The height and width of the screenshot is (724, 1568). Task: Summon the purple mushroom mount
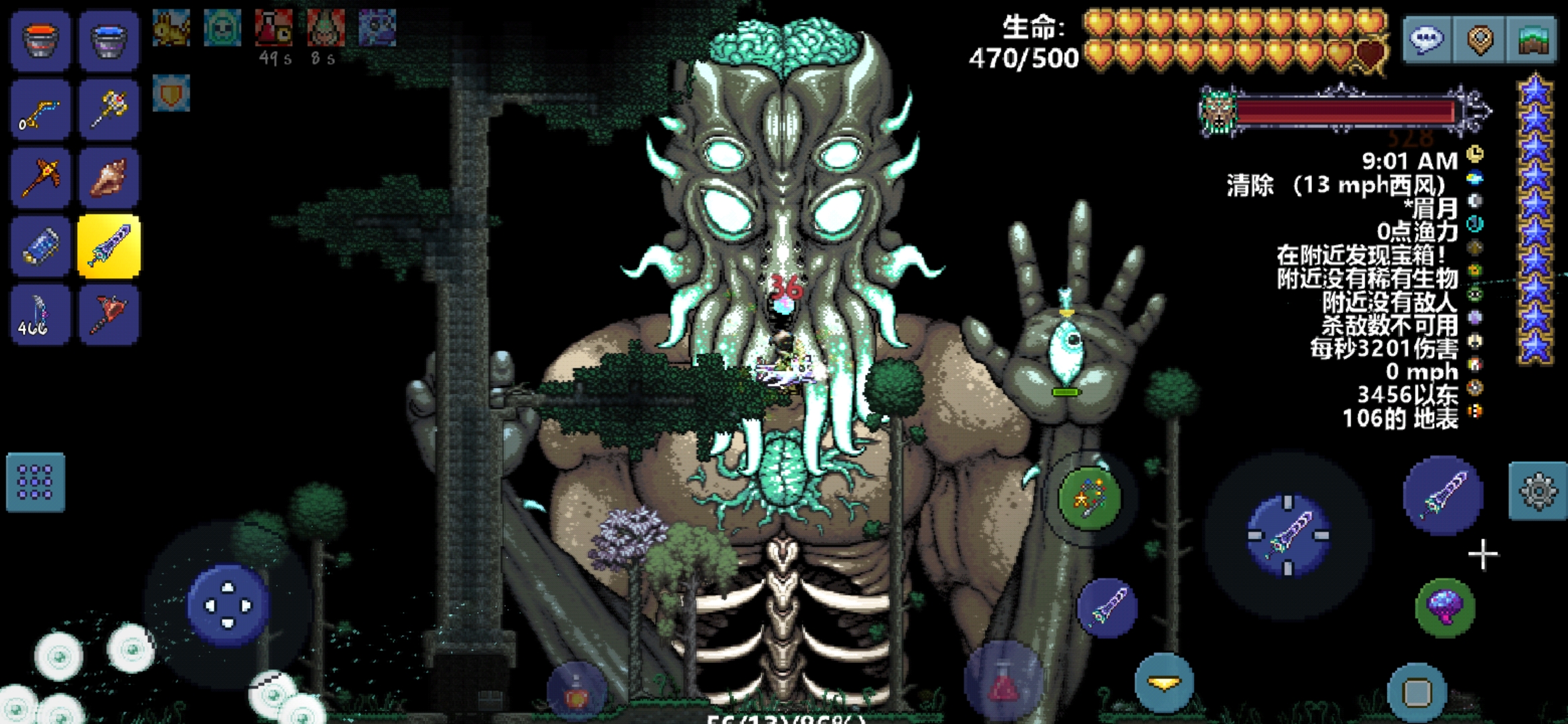coord(1445,607)
